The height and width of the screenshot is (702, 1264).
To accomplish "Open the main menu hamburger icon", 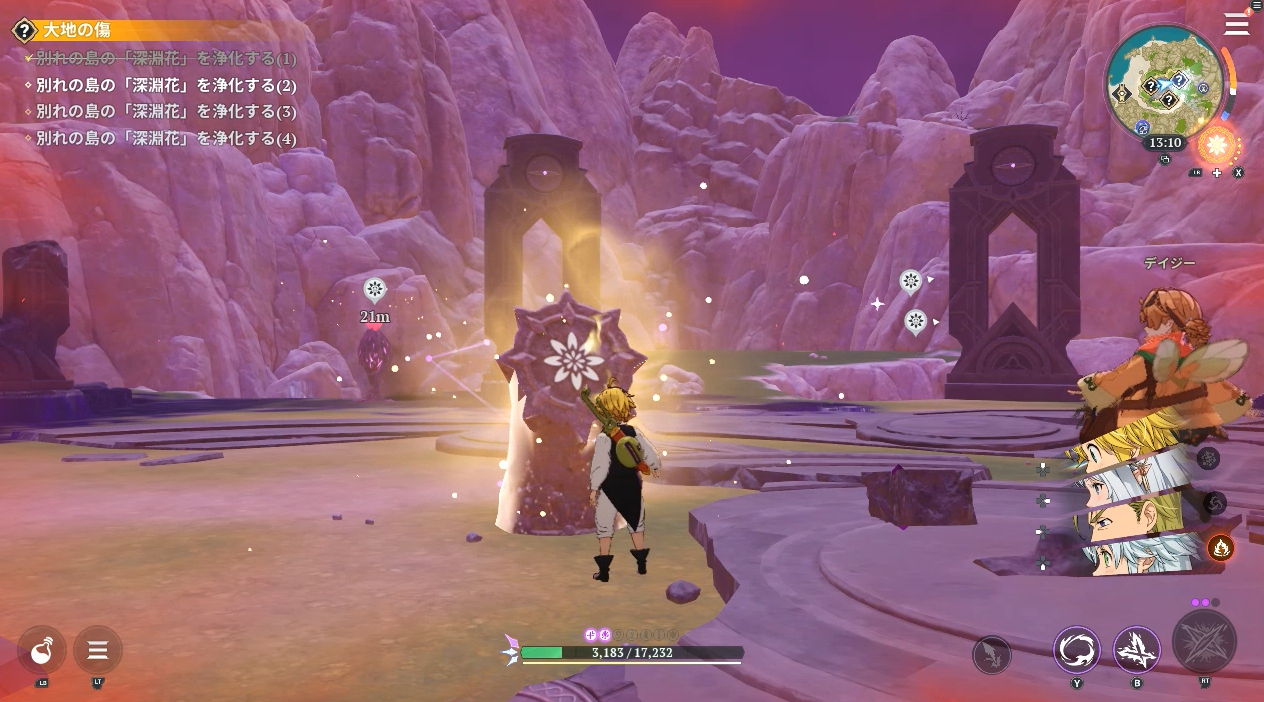I will pyautogui.click(x=1236, y=25).
